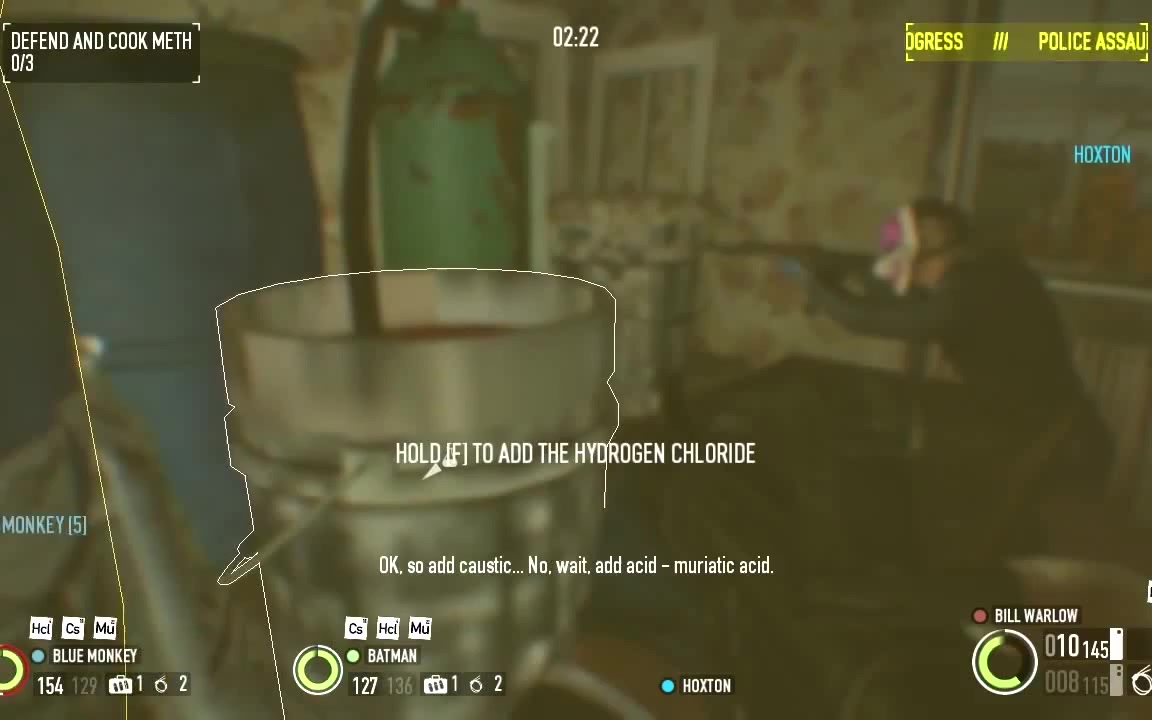Select Blue Monkey's Hcl ingredient icon

point(41,628)
